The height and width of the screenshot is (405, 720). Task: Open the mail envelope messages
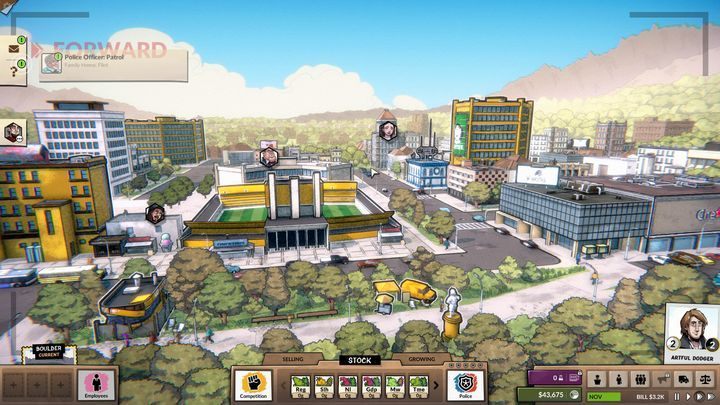tap(14, 47)
